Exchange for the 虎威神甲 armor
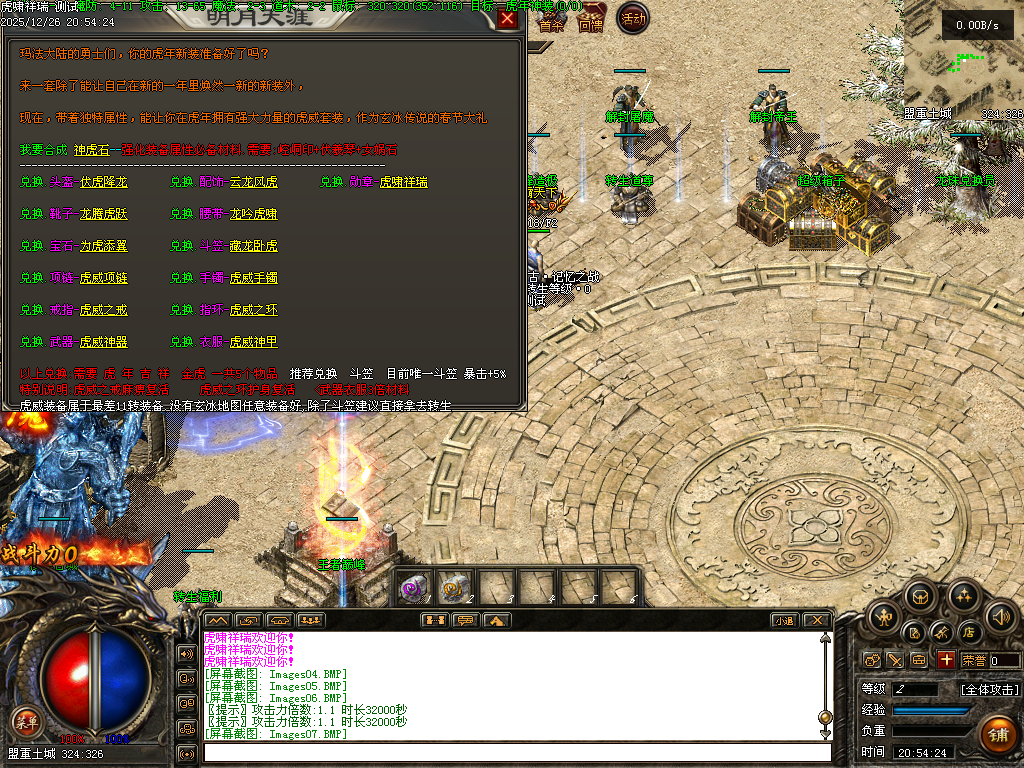1024x768 pixels. (x=253, y=342)
